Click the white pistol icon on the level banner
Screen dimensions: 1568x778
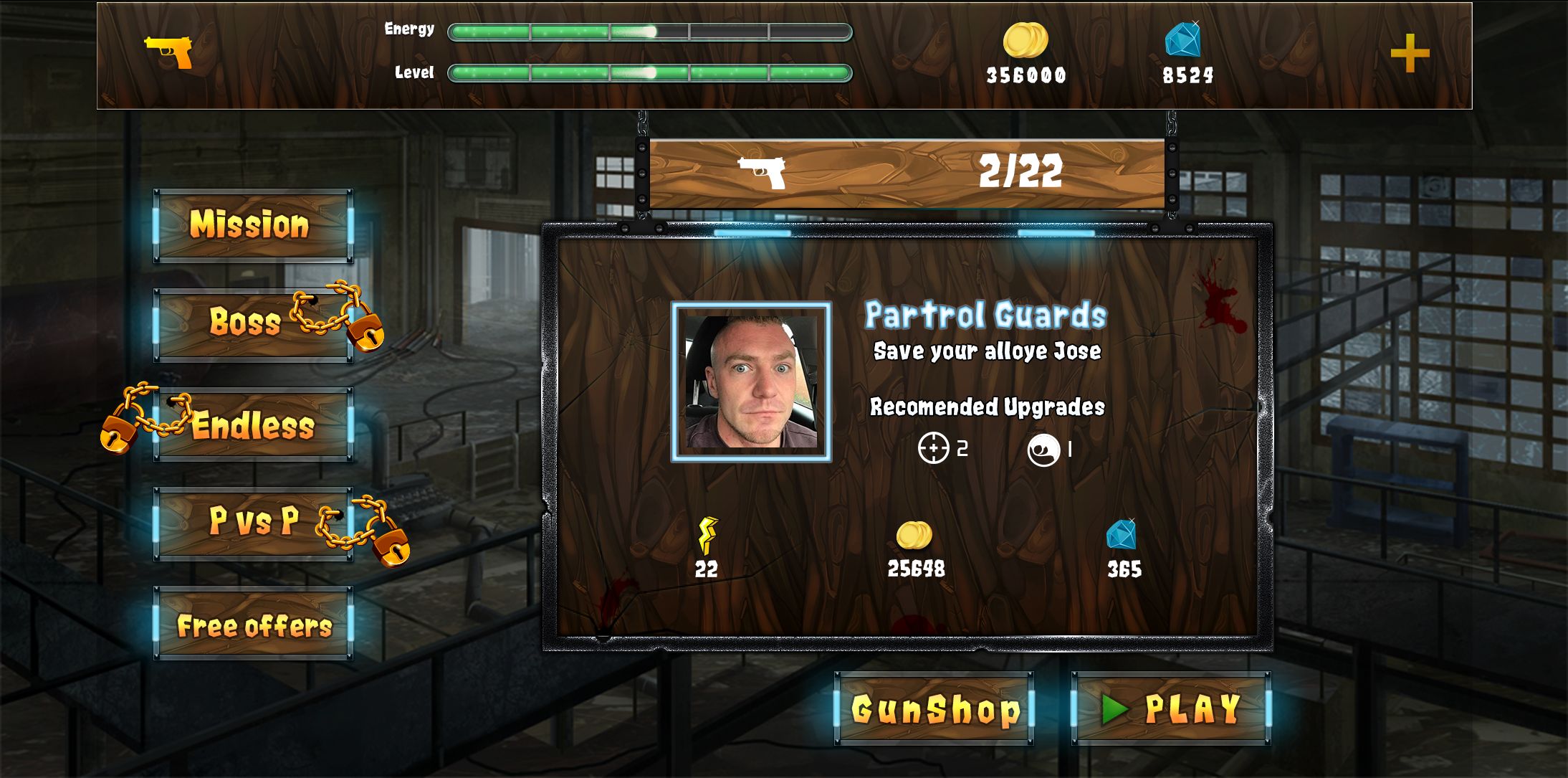762,172
